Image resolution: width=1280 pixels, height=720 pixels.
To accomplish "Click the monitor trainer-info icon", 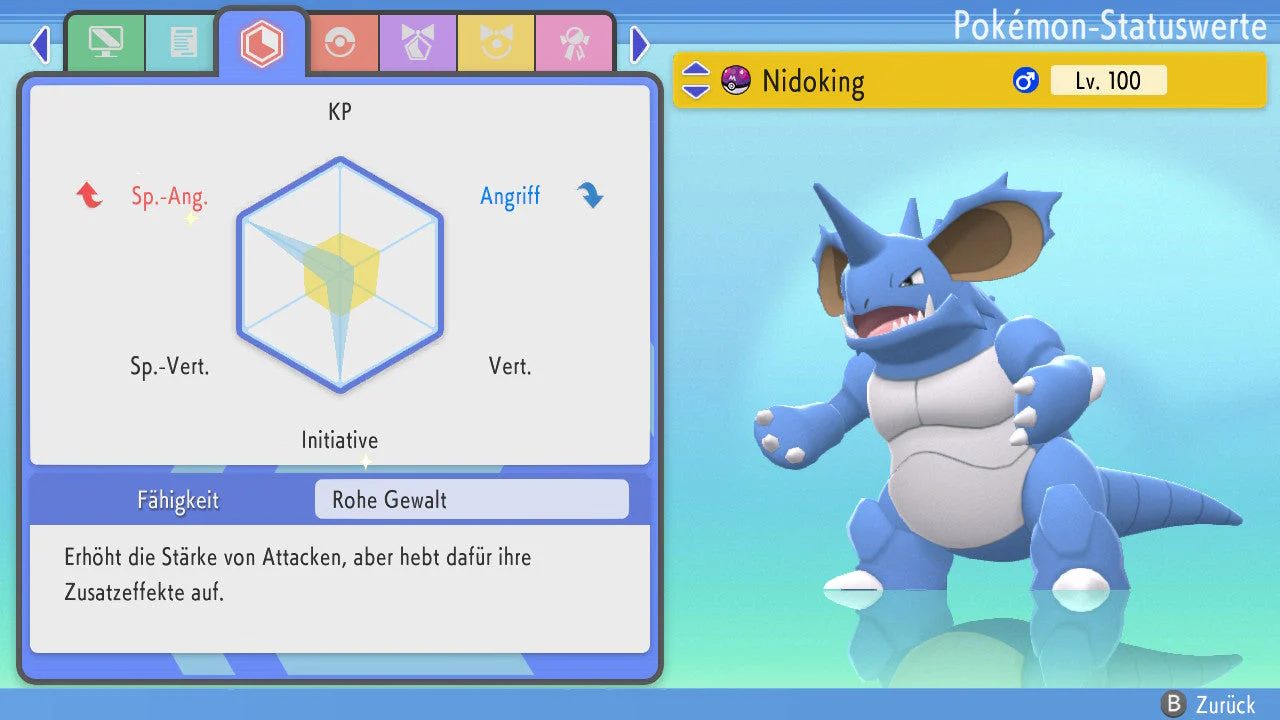I will [x=106, y=42].
